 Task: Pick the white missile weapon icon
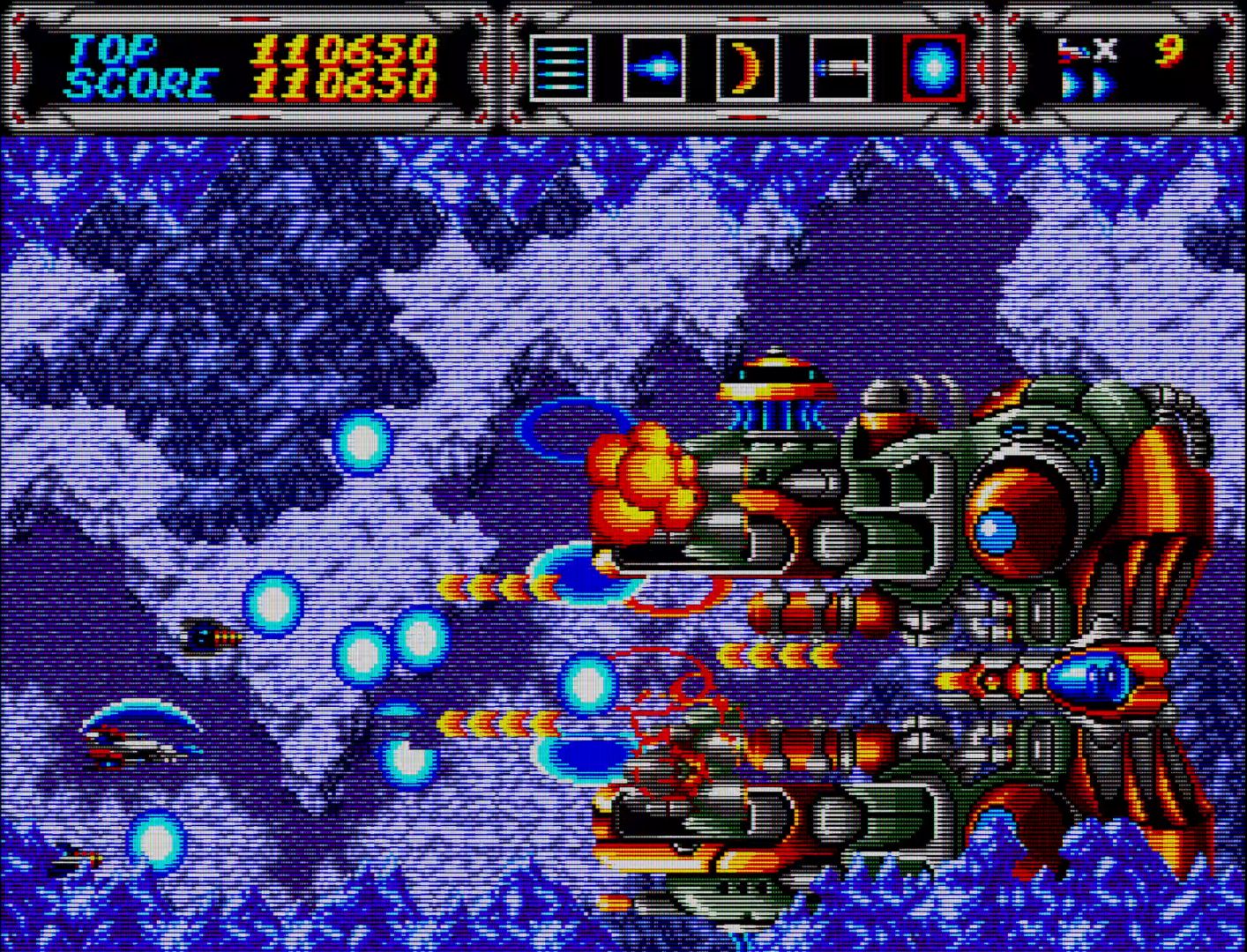click(x=840, y=68)
